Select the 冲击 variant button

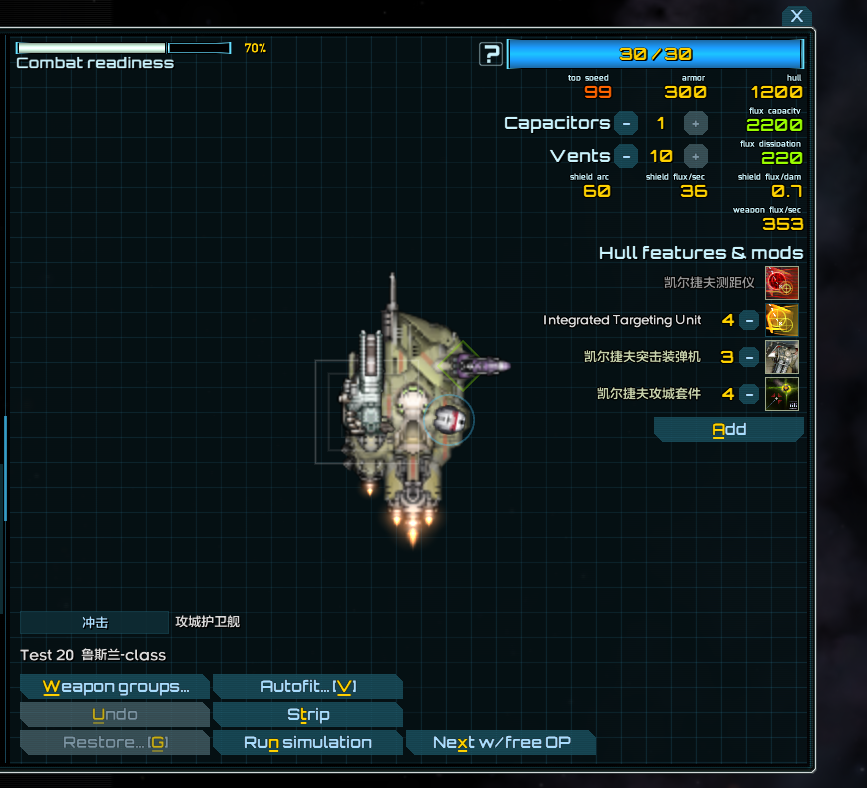coord(95,623)
